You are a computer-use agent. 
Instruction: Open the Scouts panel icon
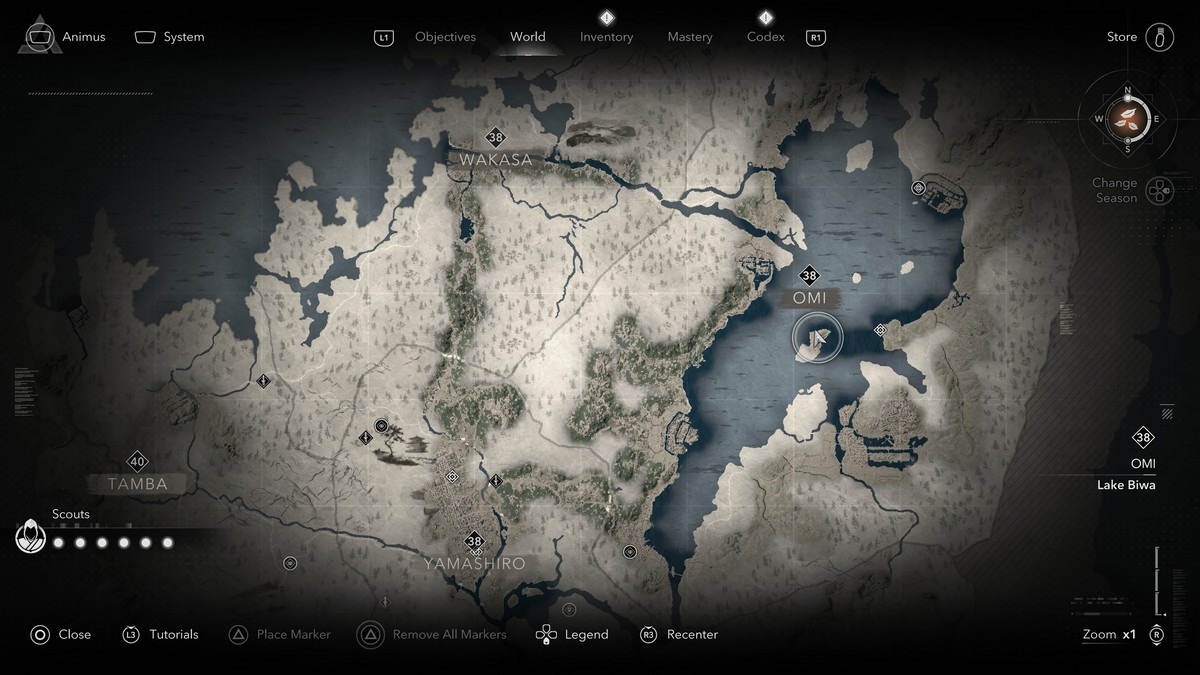(x=31, y=537)
